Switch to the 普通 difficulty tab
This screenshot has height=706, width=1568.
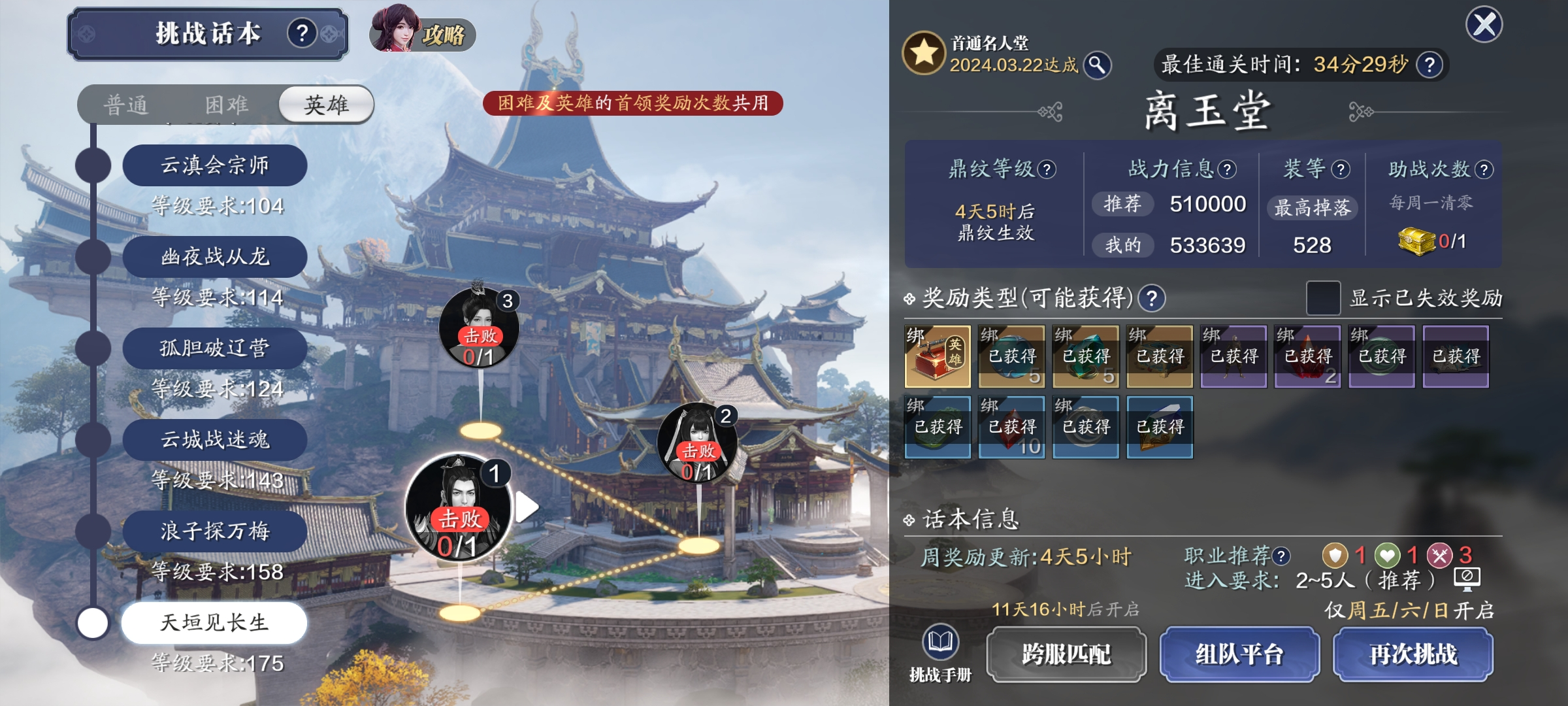[x=126, y=105]
